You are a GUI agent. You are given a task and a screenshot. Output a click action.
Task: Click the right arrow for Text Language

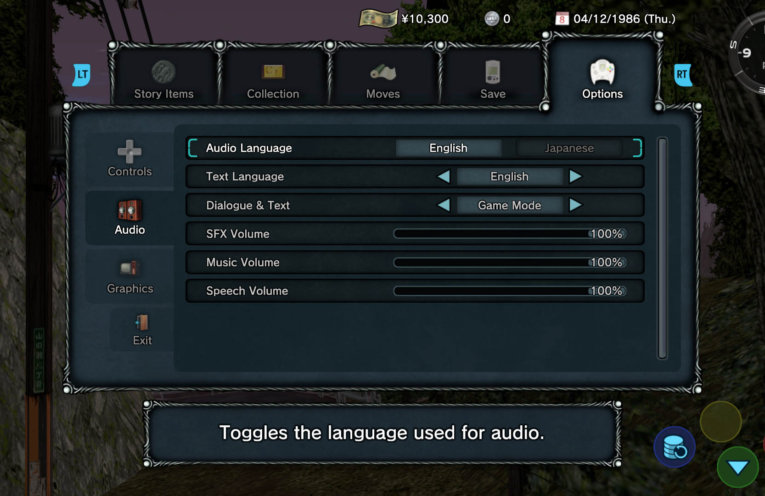tap(575, 177)
